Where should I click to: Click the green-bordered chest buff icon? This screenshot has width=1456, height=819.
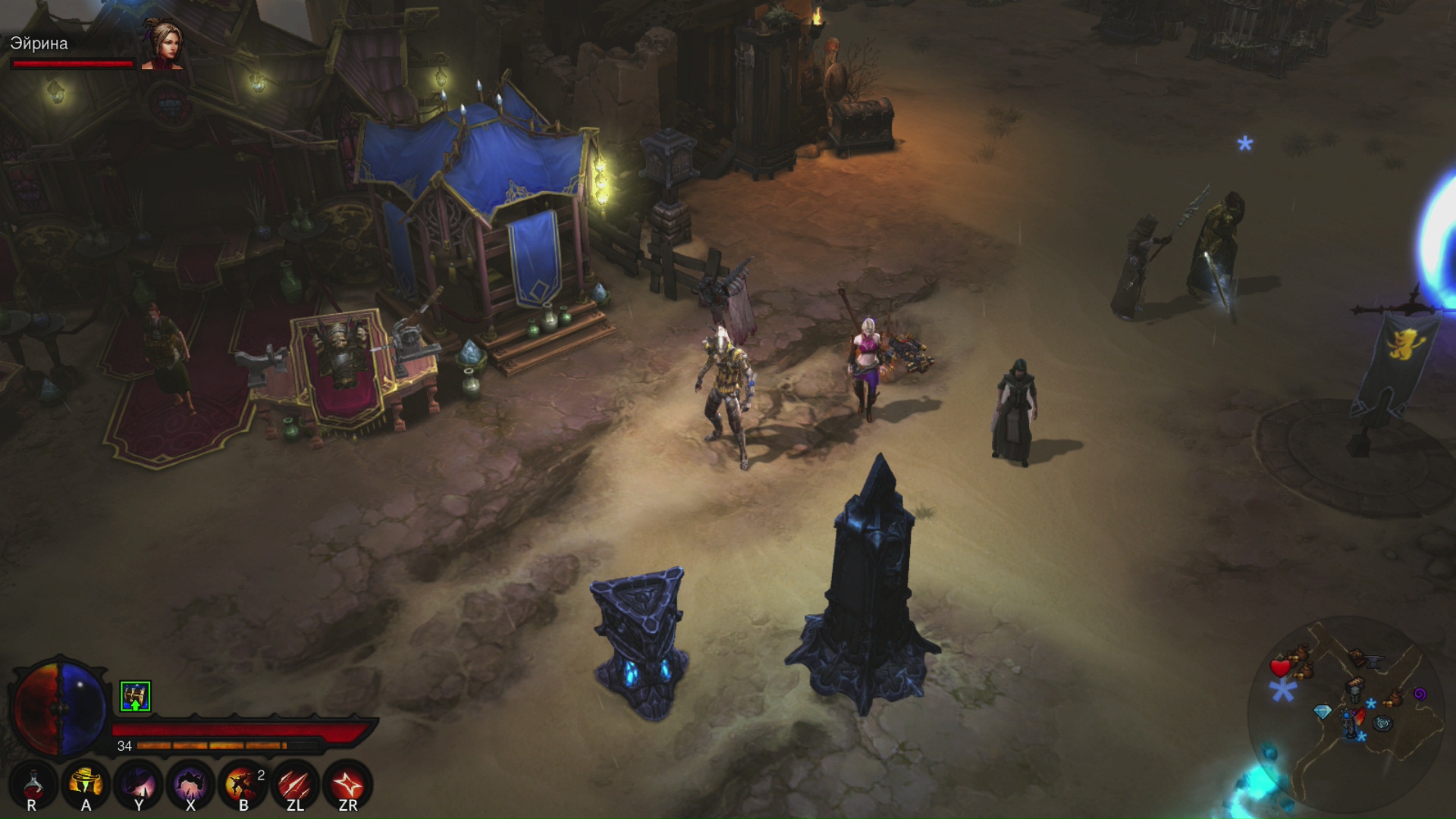(135, 696)
